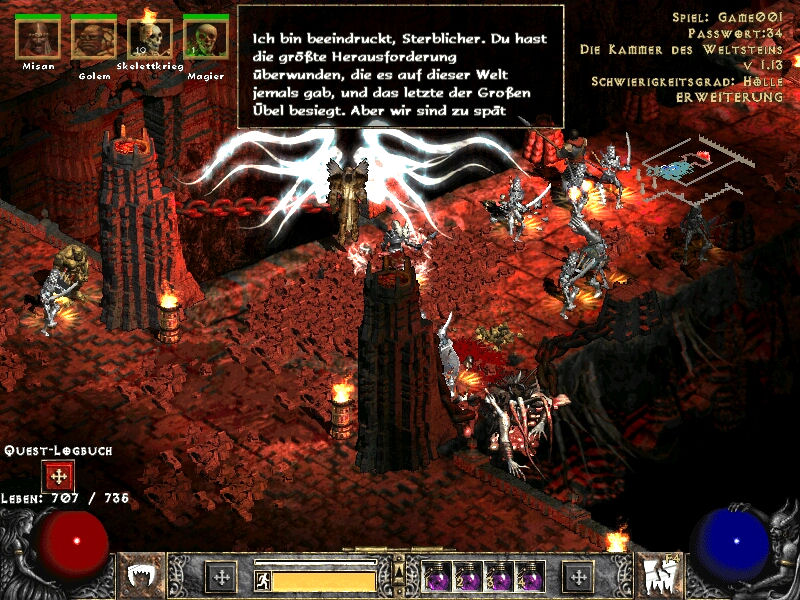Use the second purple belt potion
The width and height of the screenshot is (800, 600).
pyautogui.click(x=468, y=577)
